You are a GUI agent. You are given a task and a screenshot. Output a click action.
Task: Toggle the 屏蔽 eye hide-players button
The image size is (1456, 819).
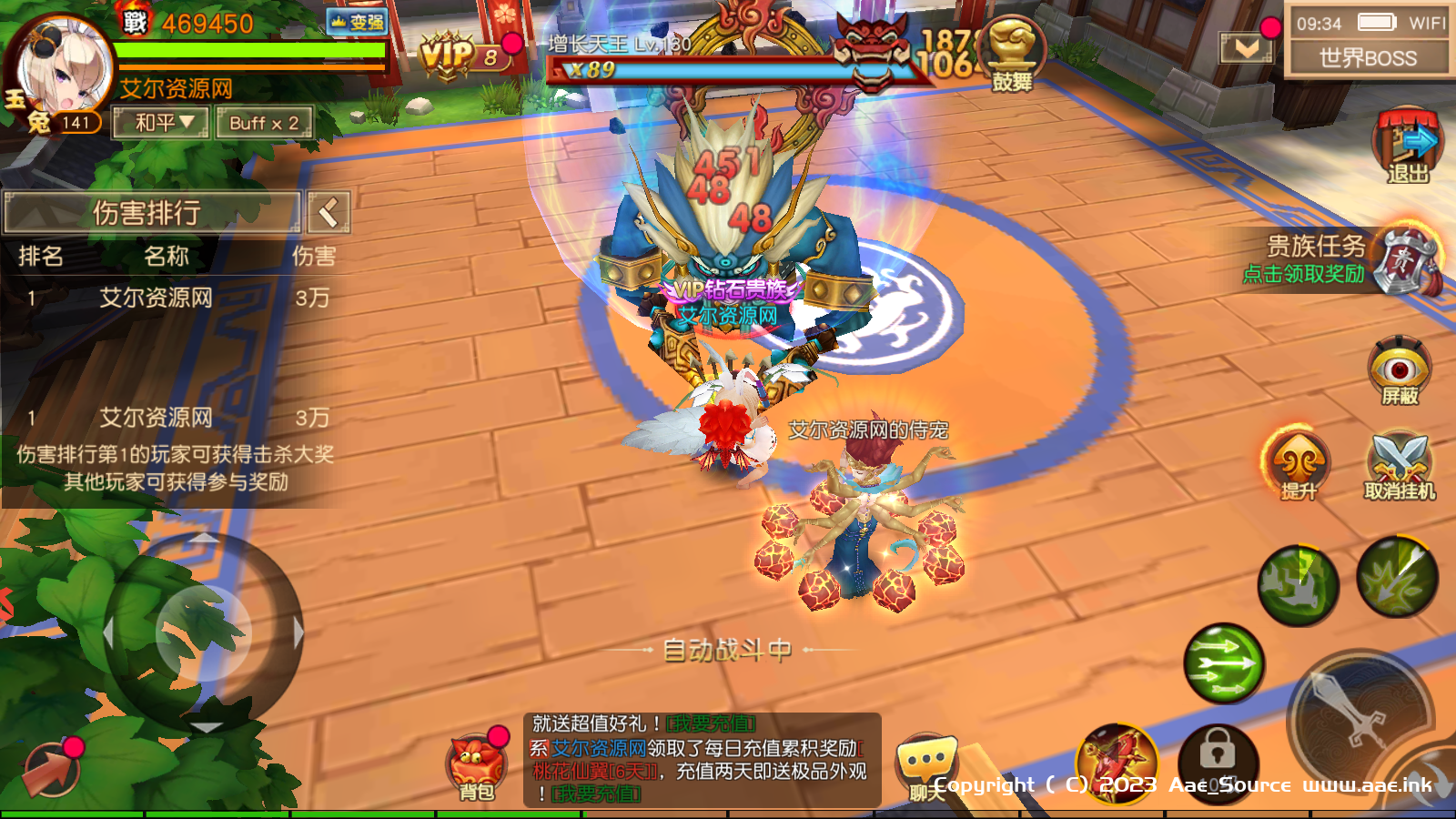pos(1400,370)
